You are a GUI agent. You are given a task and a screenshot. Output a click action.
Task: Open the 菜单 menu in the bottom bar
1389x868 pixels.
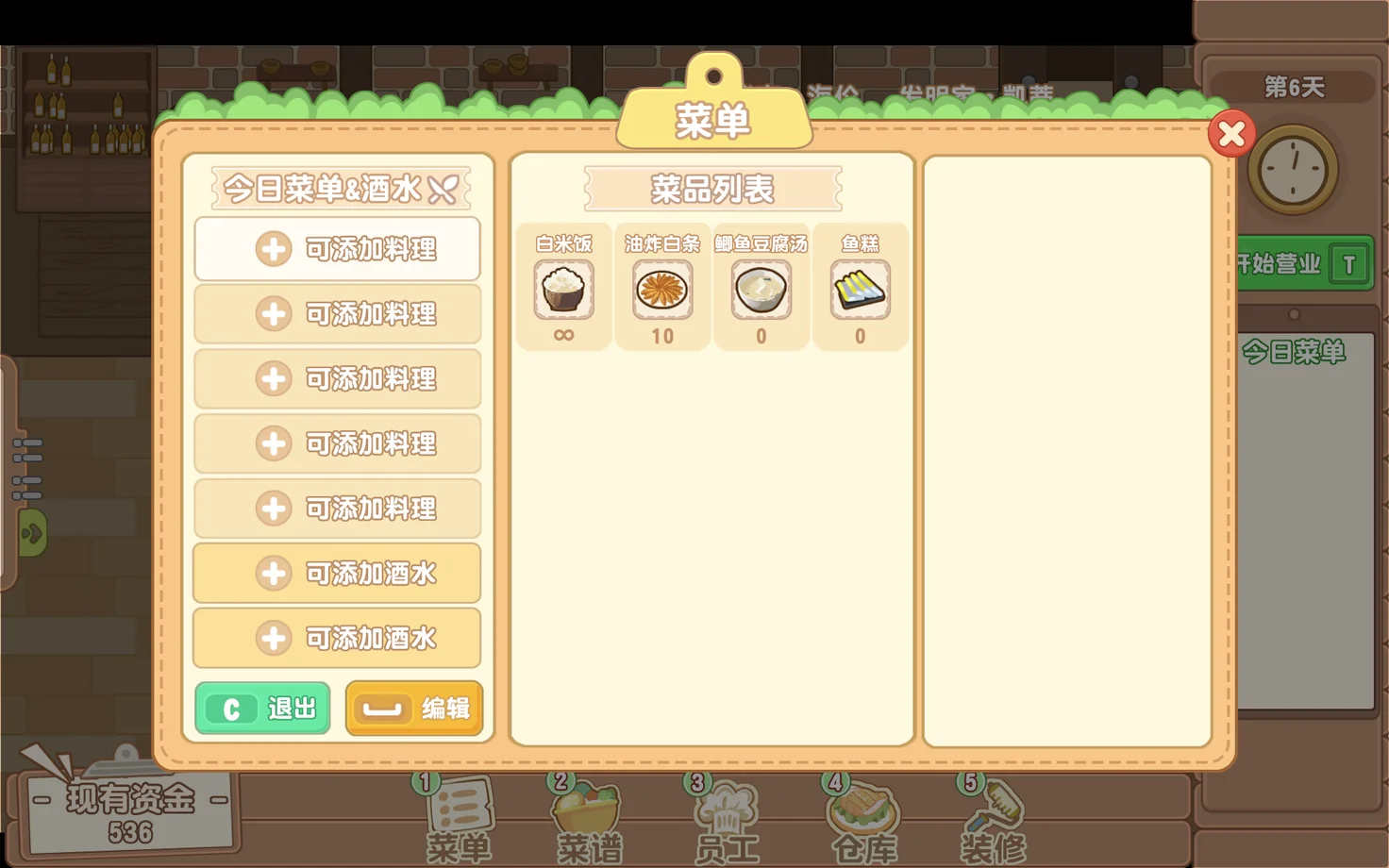459,819
